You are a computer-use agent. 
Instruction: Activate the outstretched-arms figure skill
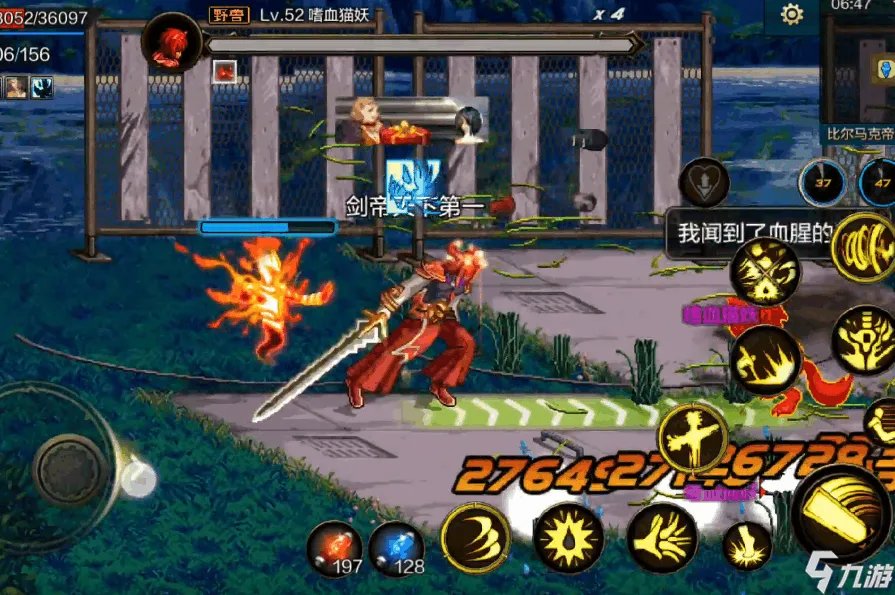pos(692,438)
